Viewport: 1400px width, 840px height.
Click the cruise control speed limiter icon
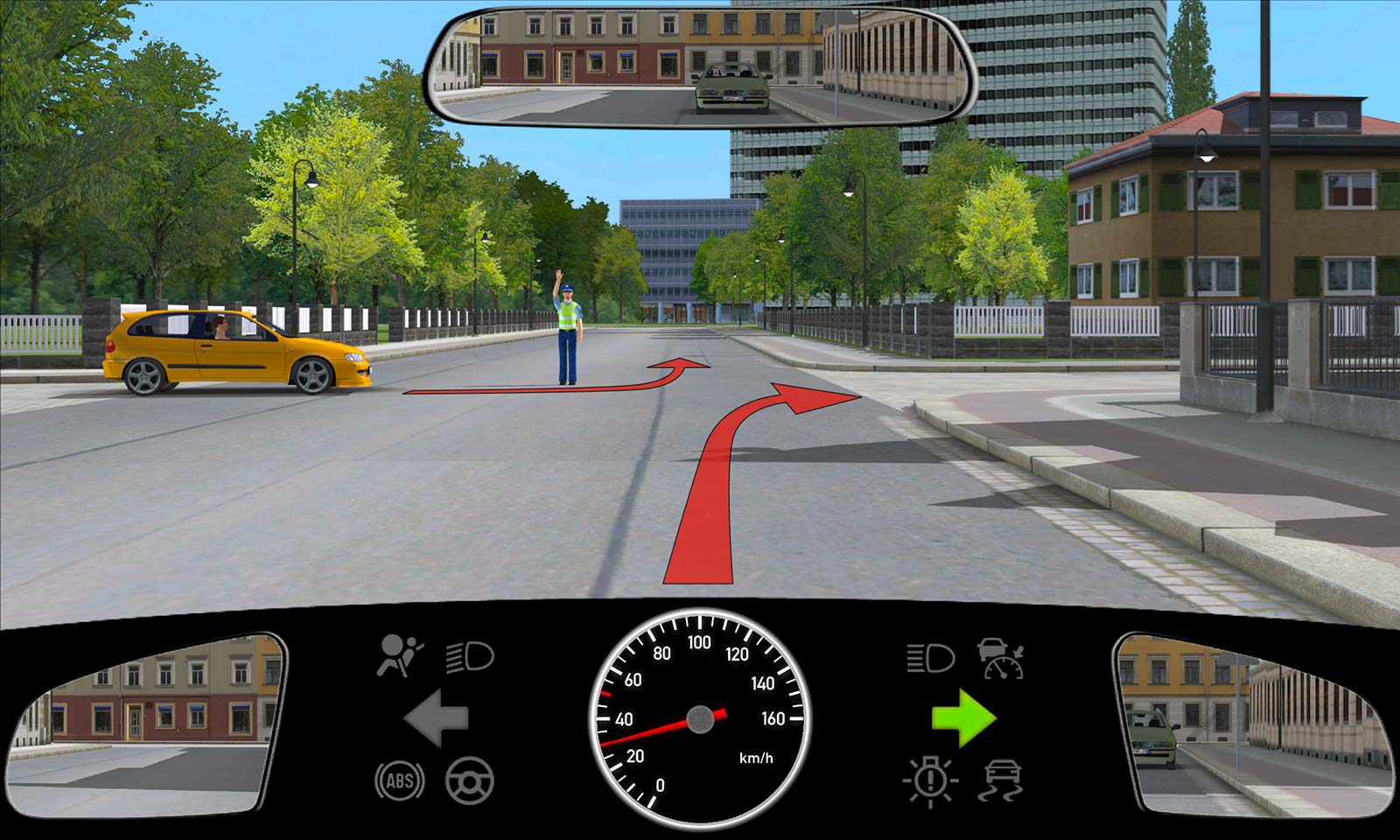pyautogui.click(x=1001, y=658)
